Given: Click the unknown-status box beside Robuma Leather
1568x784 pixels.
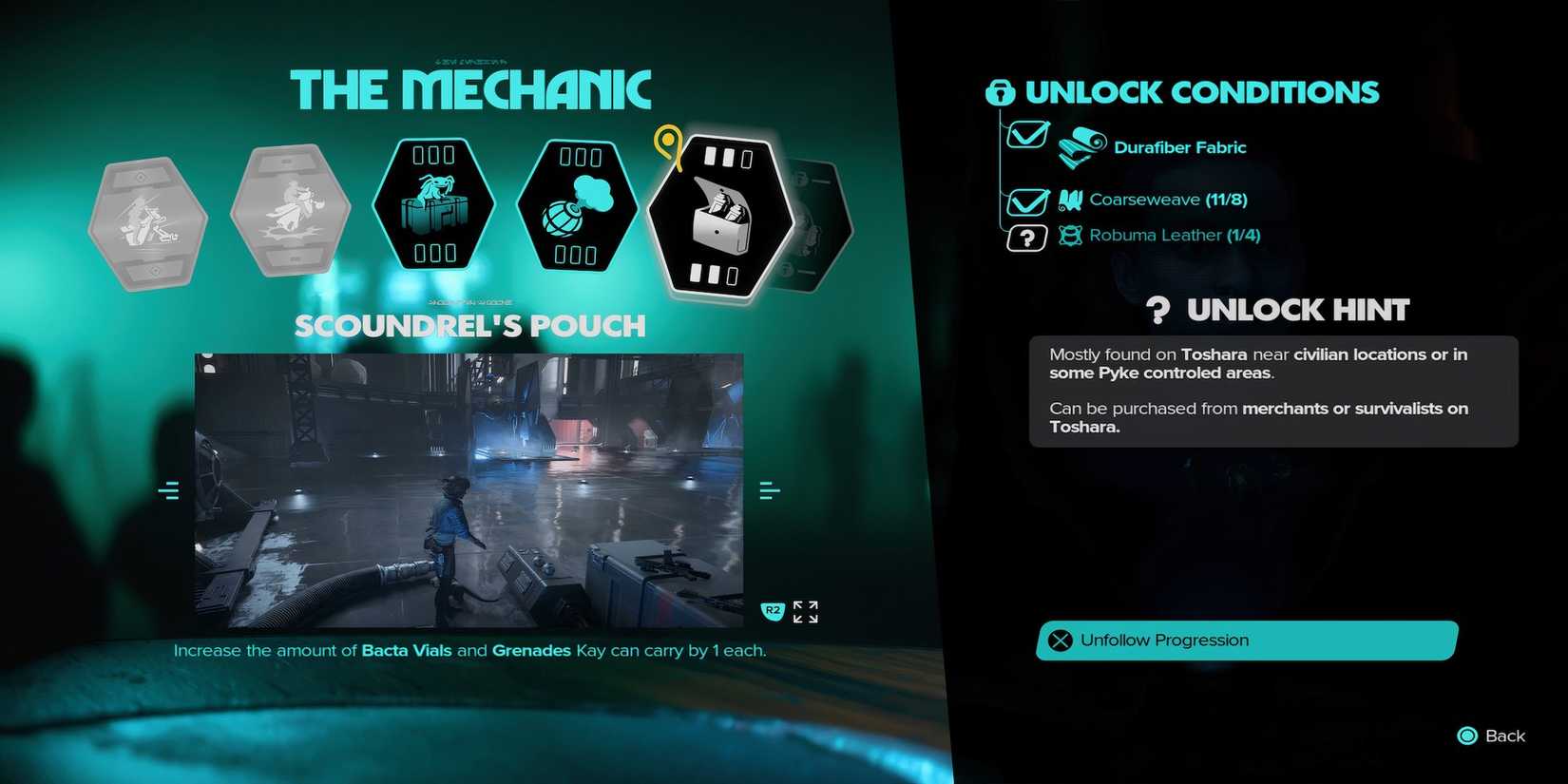Looking at the screenshot, I should click(x=1028, y=237).
